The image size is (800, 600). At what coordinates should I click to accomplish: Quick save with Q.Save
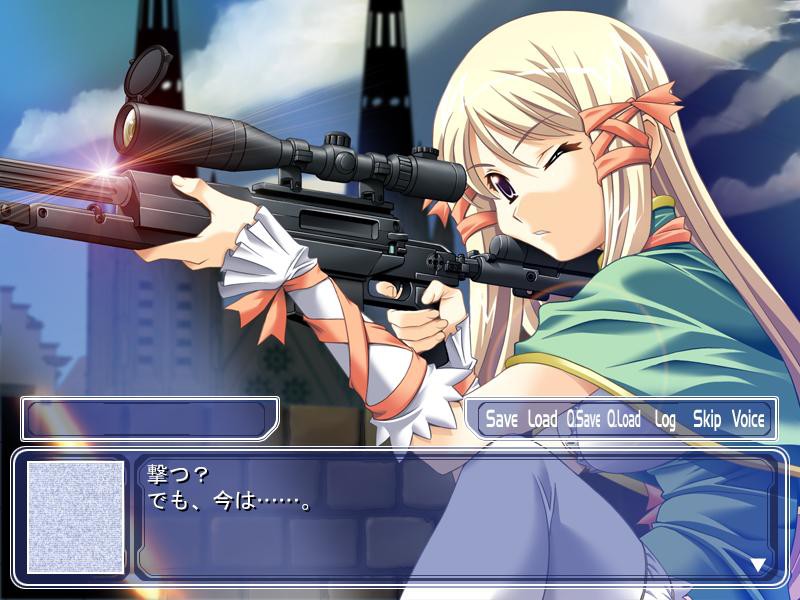tap(583, 420)
